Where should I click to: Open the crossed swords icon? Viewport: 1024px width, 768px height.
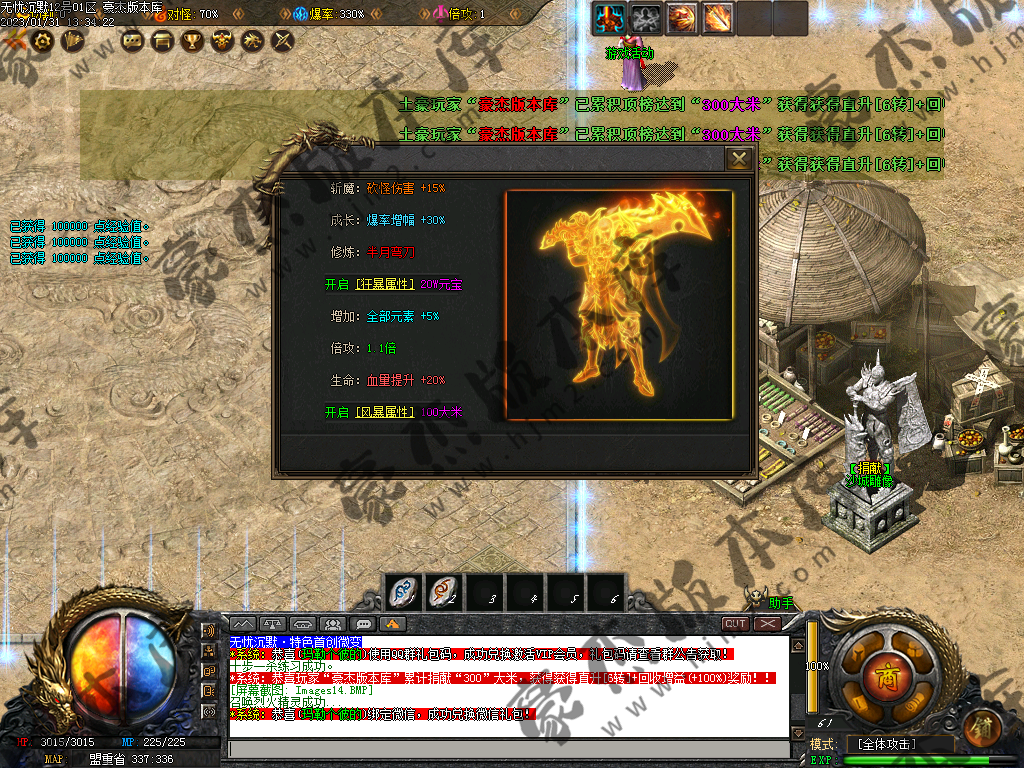284,40
